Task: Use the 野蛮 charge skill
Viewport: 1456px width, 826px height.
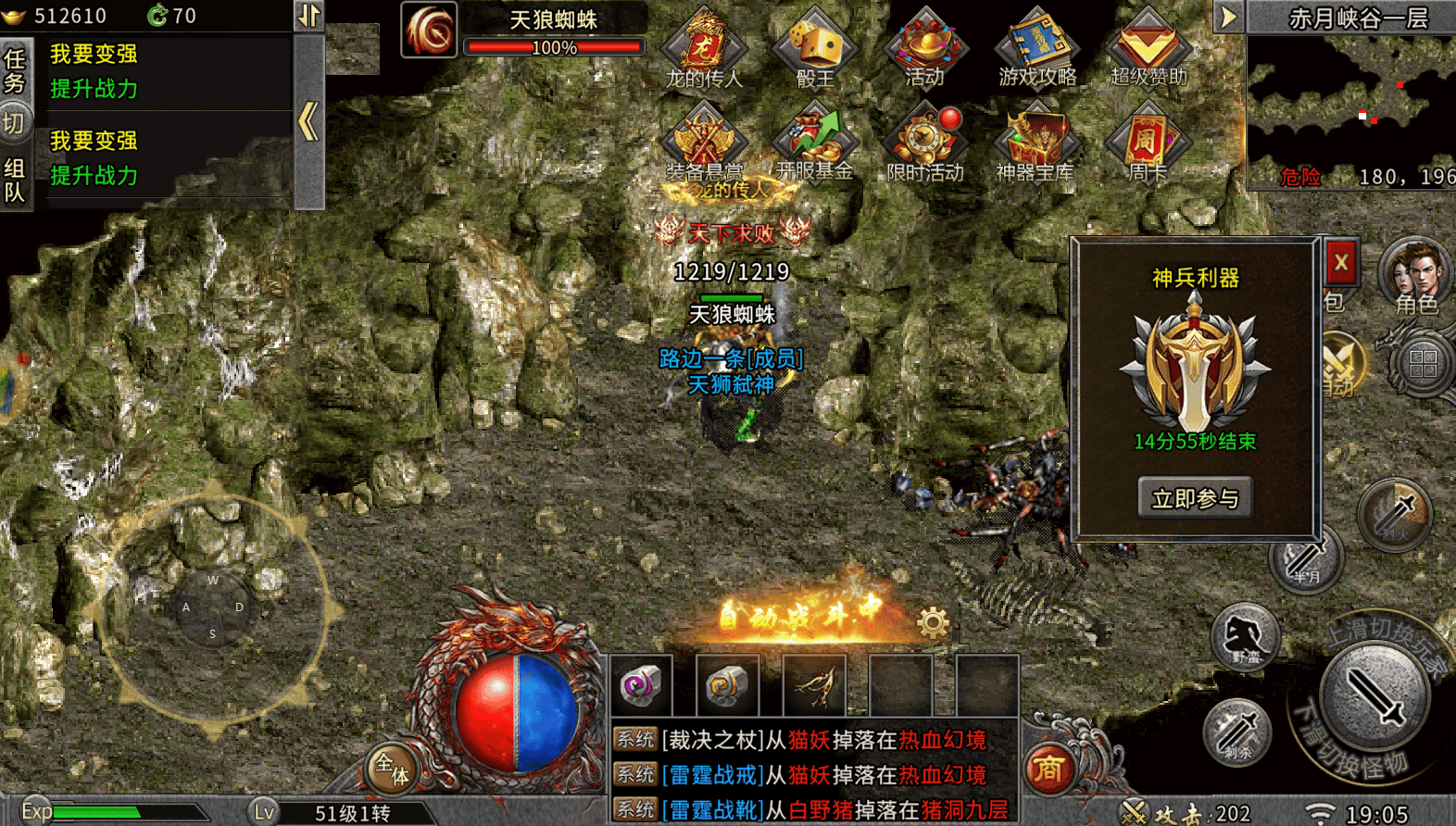Action: click(1245, 636)
